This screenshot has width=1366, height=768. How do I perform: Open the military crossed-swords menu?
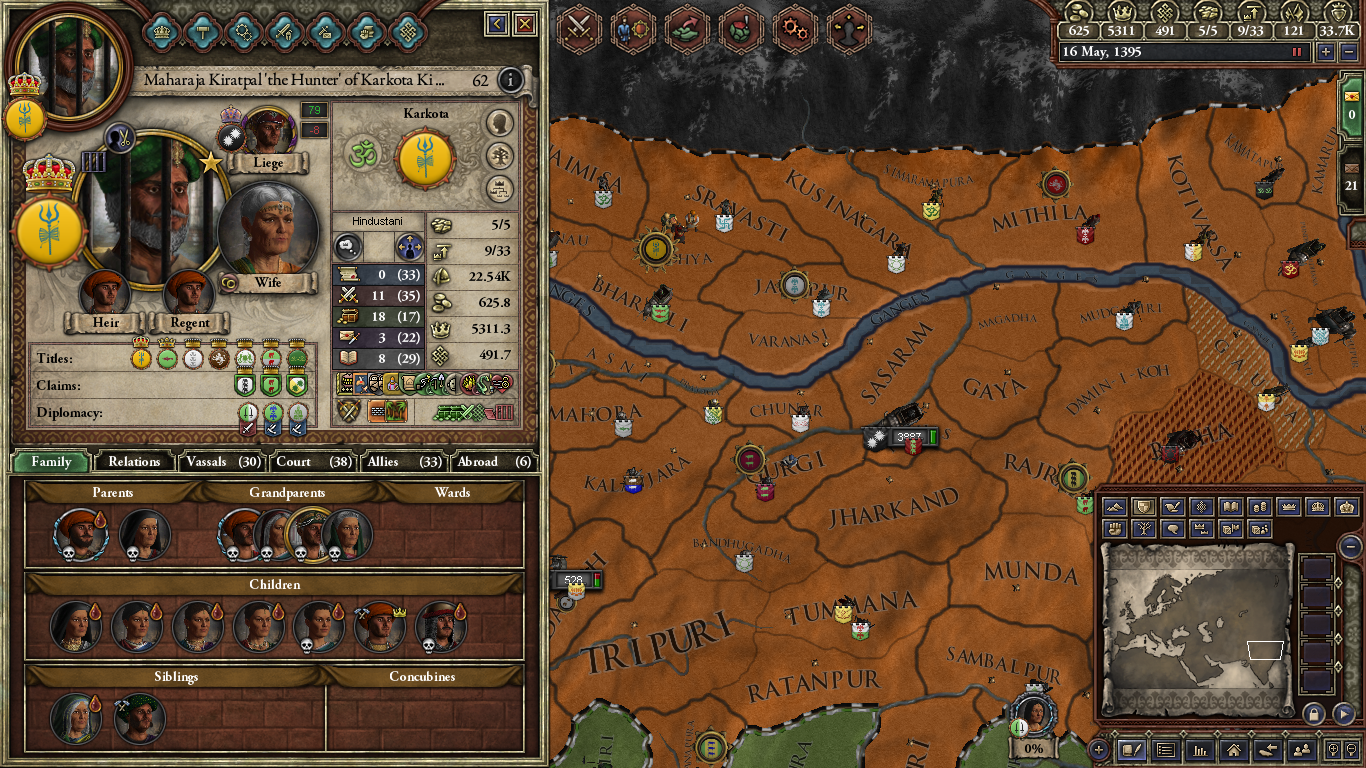577,25
